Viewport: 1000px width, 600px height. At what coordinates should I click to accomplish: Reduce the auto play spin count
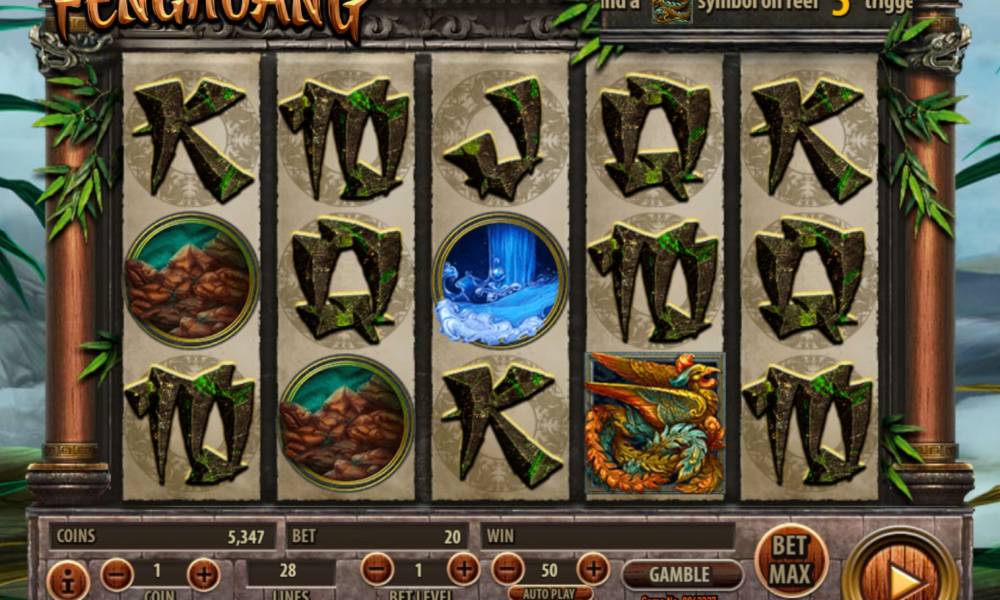pyautogui.click(x=508, y=569)
